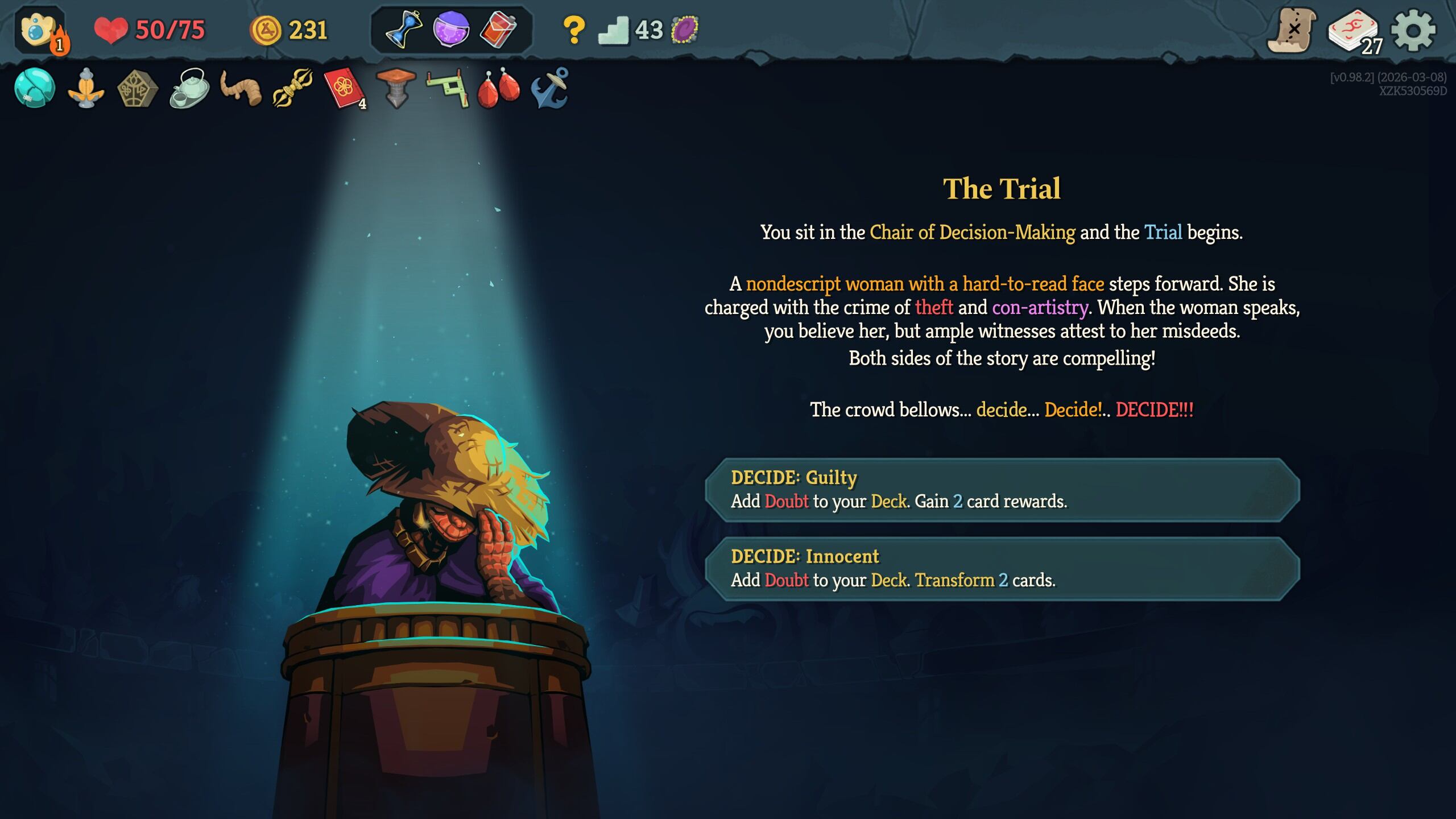Viewport: 1456px width, 819px height.
Task: Select the red square bottle potion
Action: tap(498, 29)
